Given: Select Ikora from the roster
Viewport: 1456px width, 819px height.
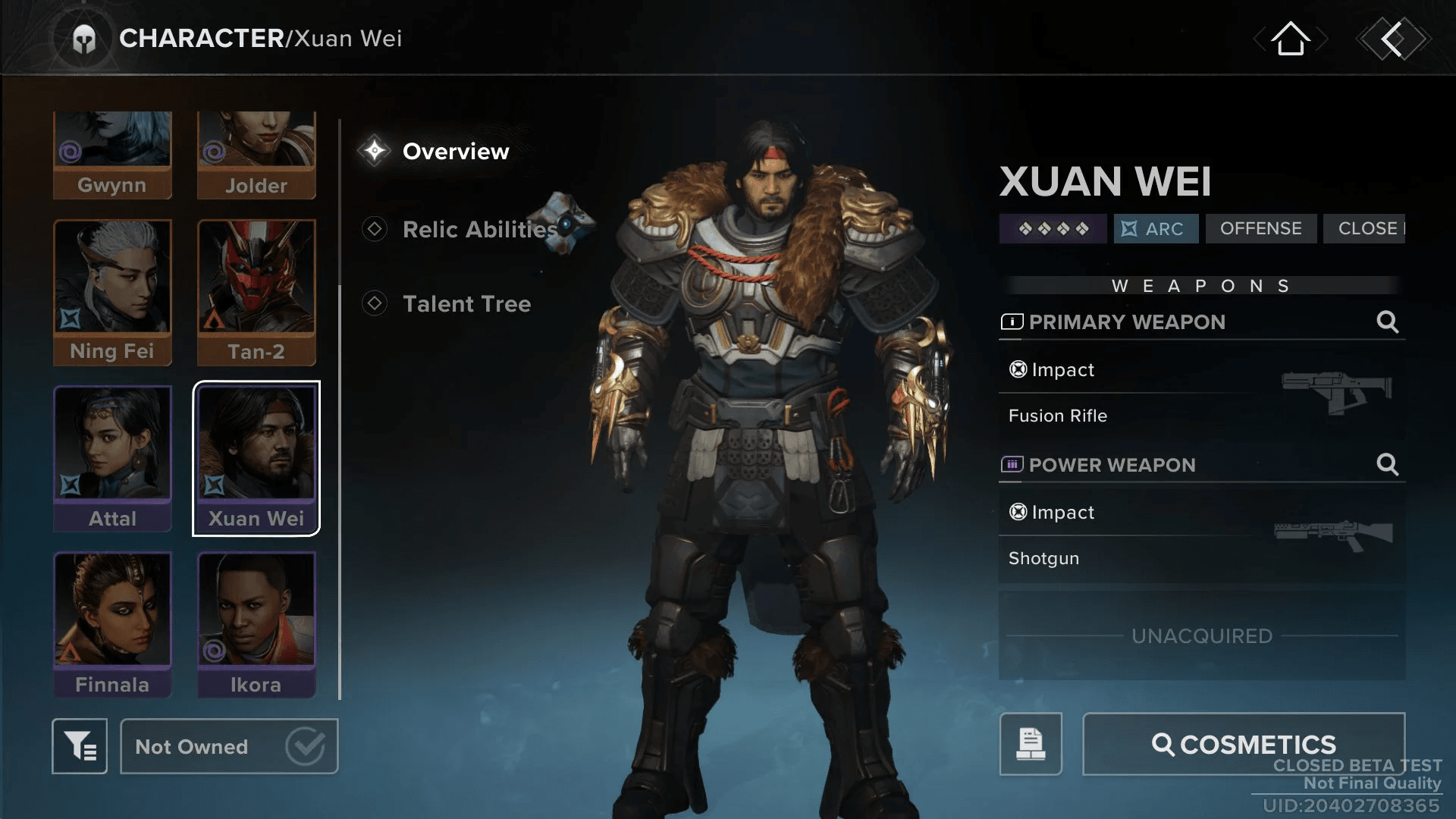Looking at the screenshot, I should tap(256, 624).
